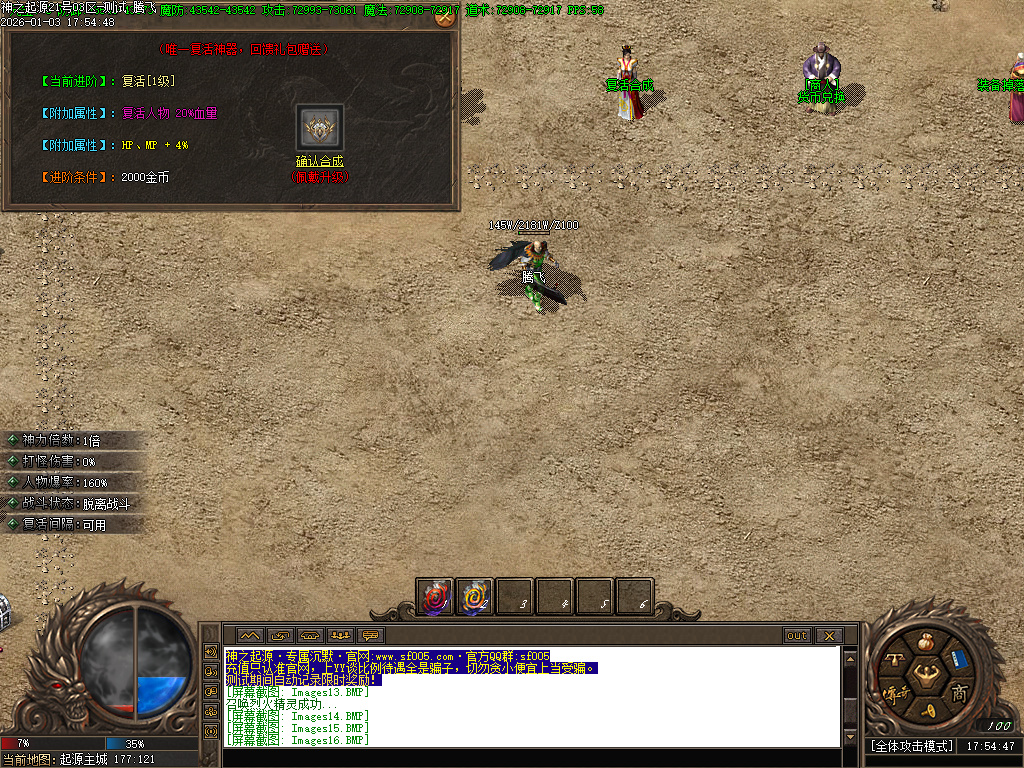Use the red swirl skill in hotbar slot 1
This screenshot has width=1024, height=768.
coord(435,597)
